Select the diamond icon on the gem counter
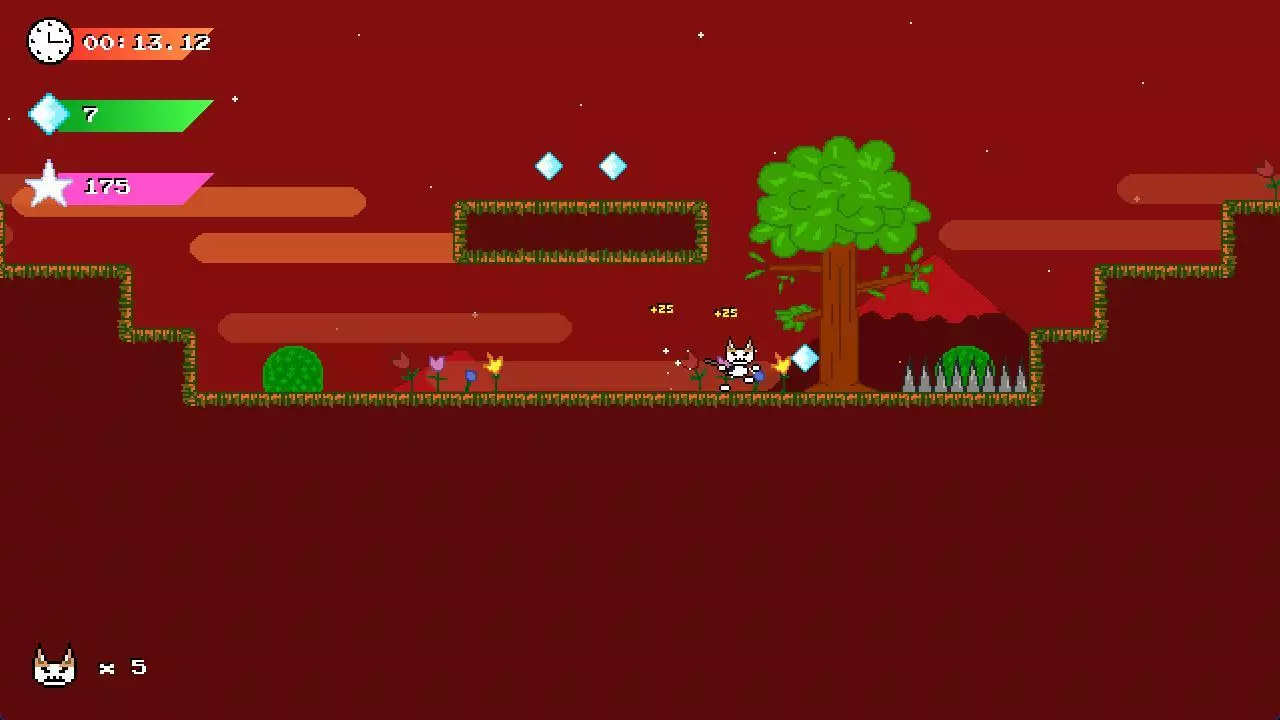This screenshot has width=1280, height=720. tap(50, 114)
